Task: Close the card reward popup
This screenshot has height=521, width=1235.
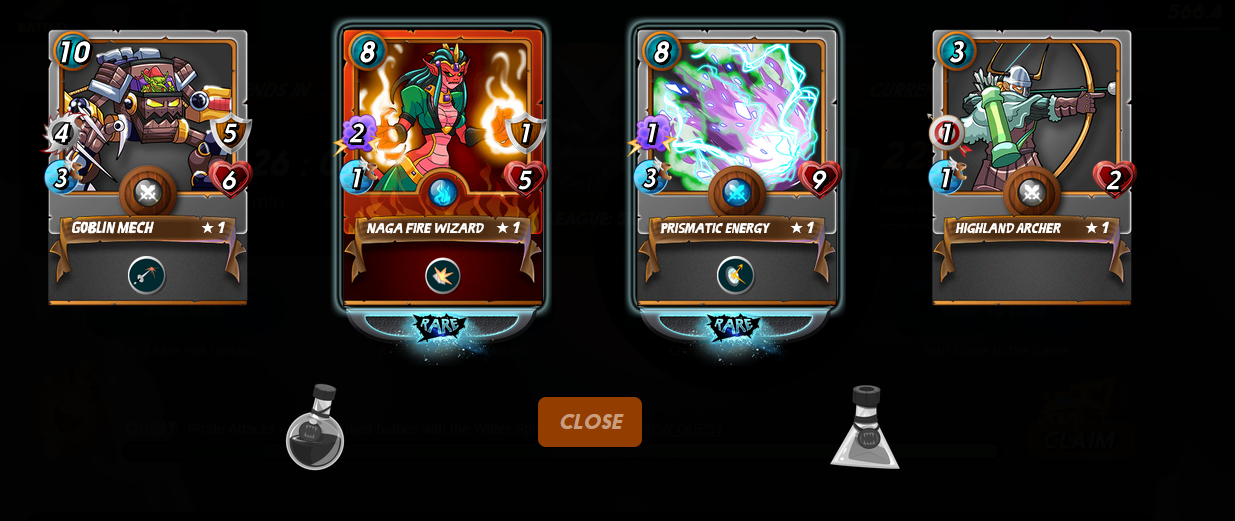Action: coord(589,422)
